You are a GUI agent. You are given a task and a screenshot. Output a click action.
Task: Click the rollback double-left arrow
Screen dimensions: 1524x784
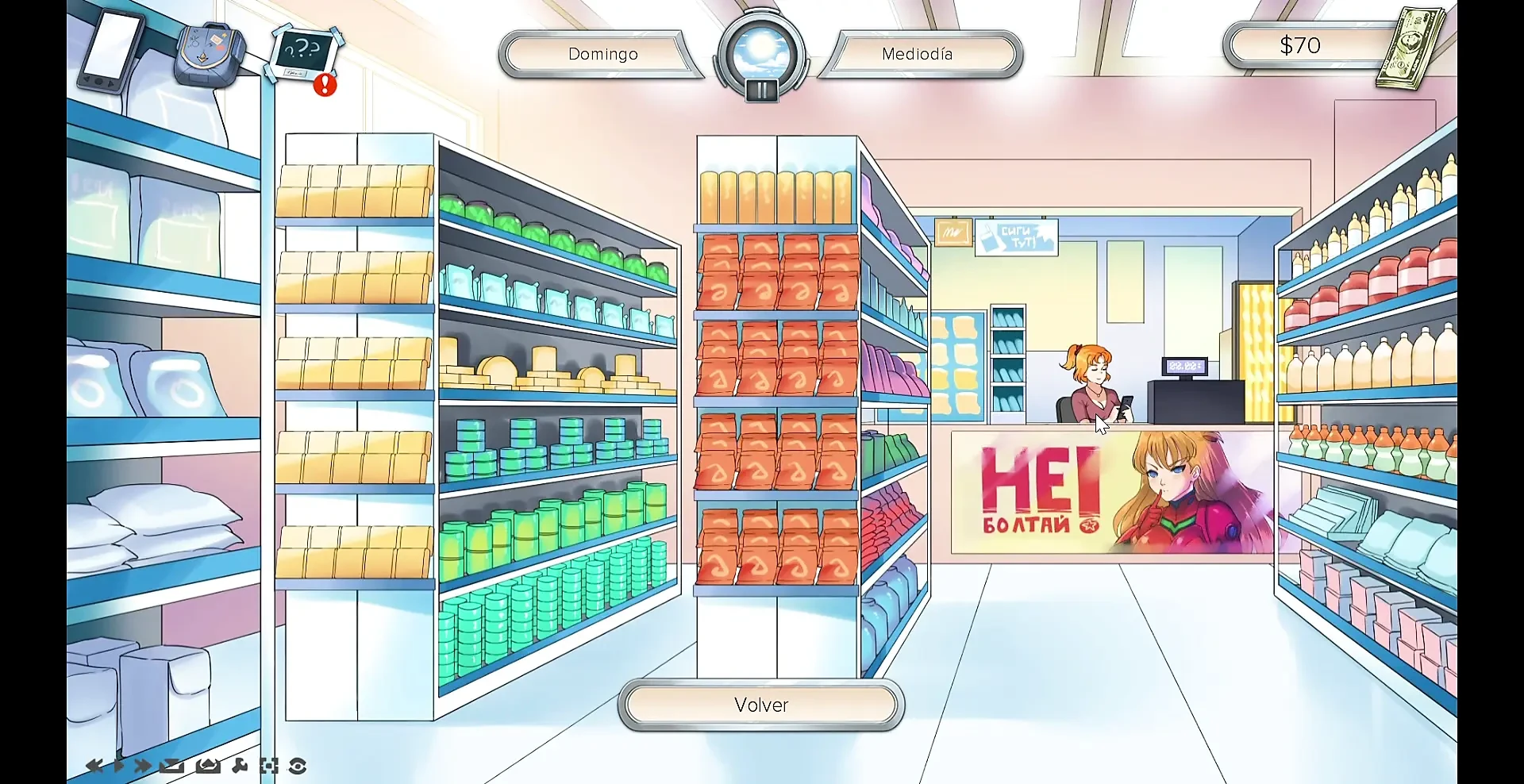click(94, 766)
